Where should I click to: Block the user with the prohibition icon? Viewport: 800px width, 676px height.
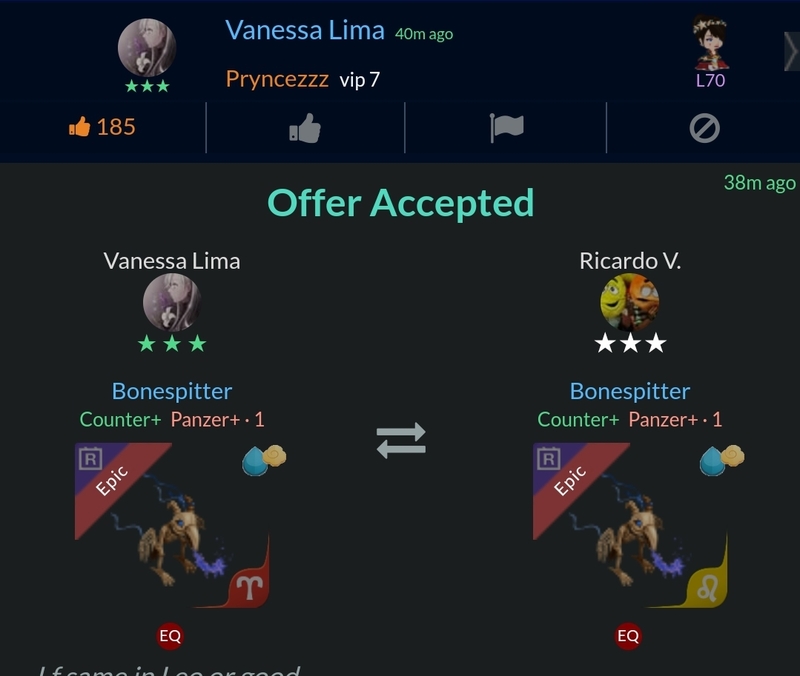(x=705, y=128)
